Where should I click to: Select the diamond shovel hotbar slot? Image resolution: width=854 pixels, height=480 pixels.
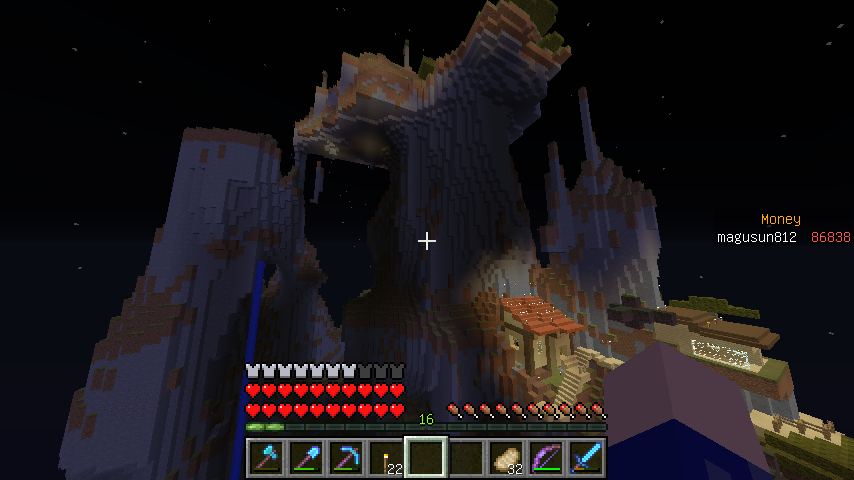point(306,458)
